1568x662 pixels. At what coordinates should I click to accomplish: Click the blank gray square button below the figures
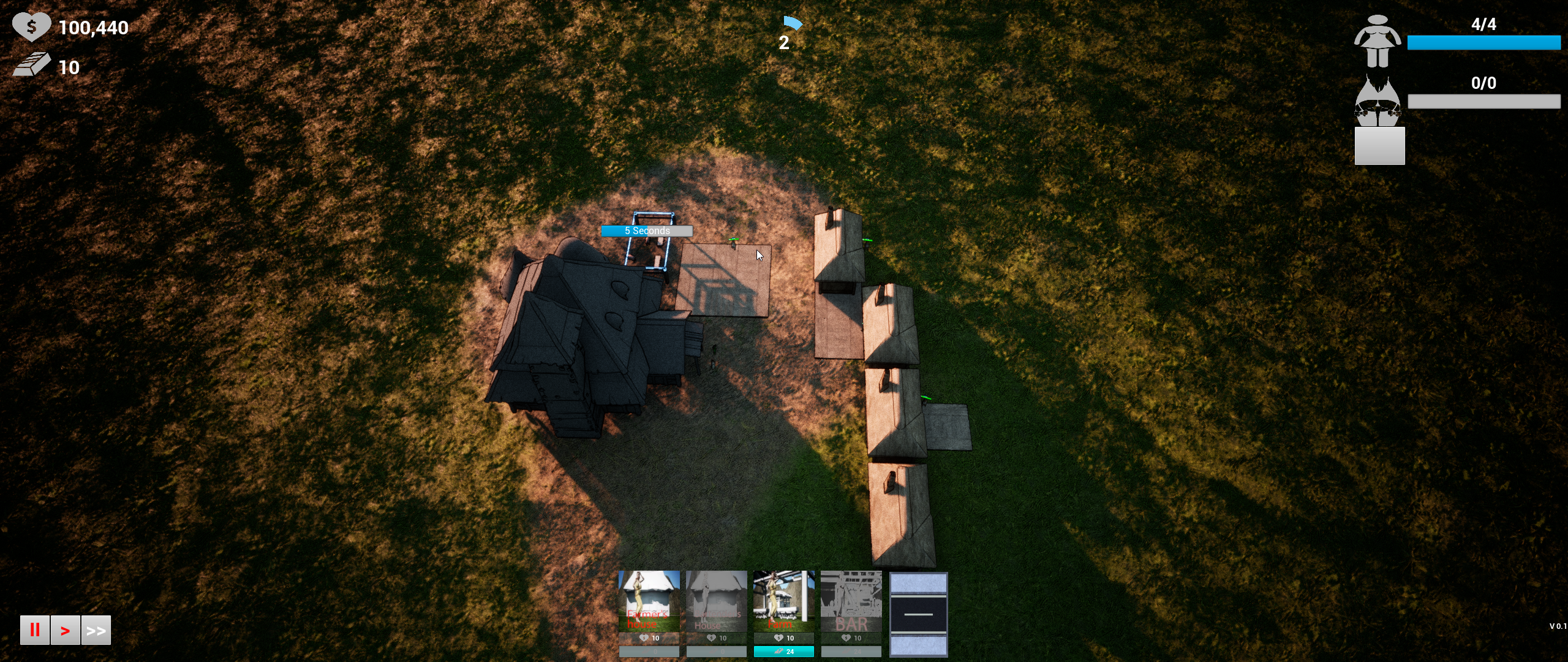(x=1379, y=146)
